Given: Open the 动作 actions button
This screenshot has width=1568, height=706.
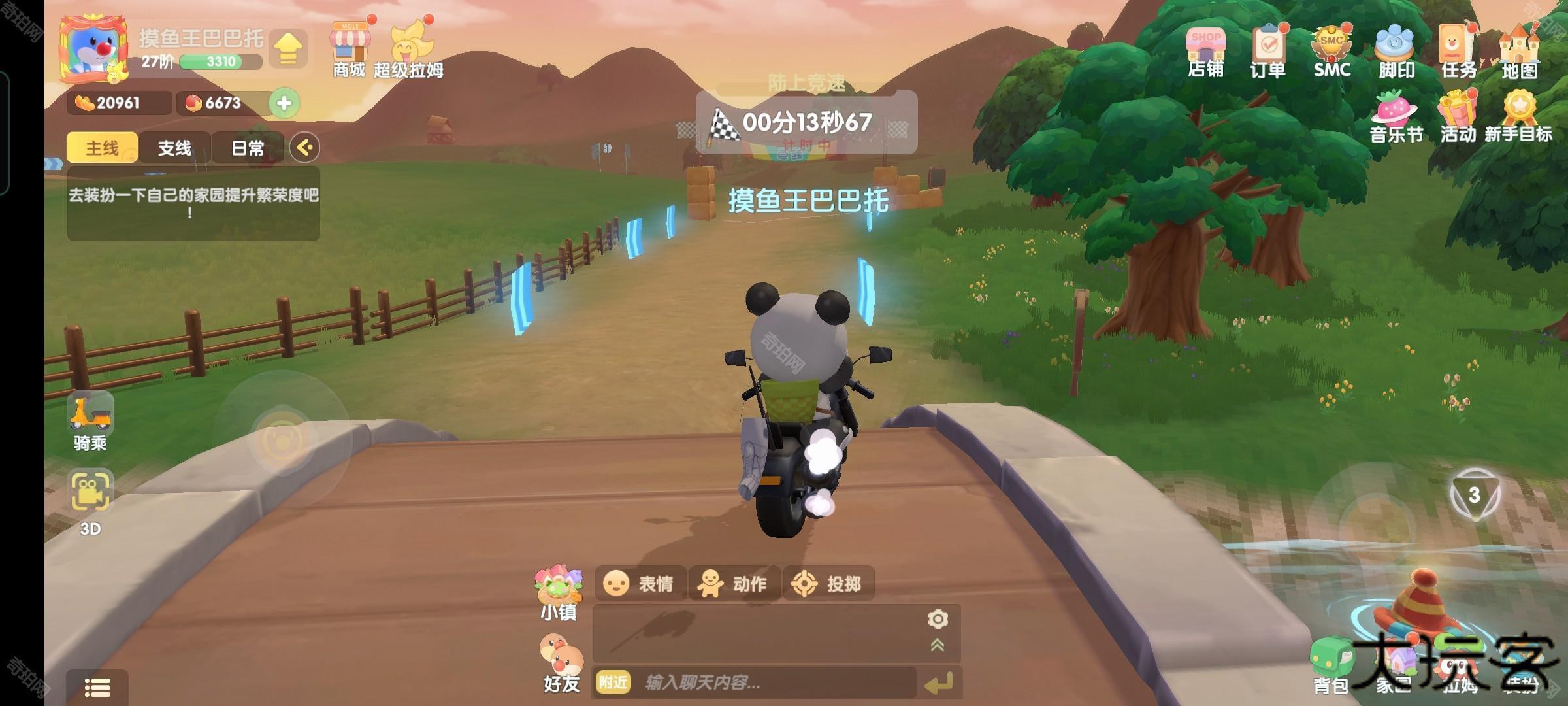Looking at the screenshot, I should [x=734, y=583].
